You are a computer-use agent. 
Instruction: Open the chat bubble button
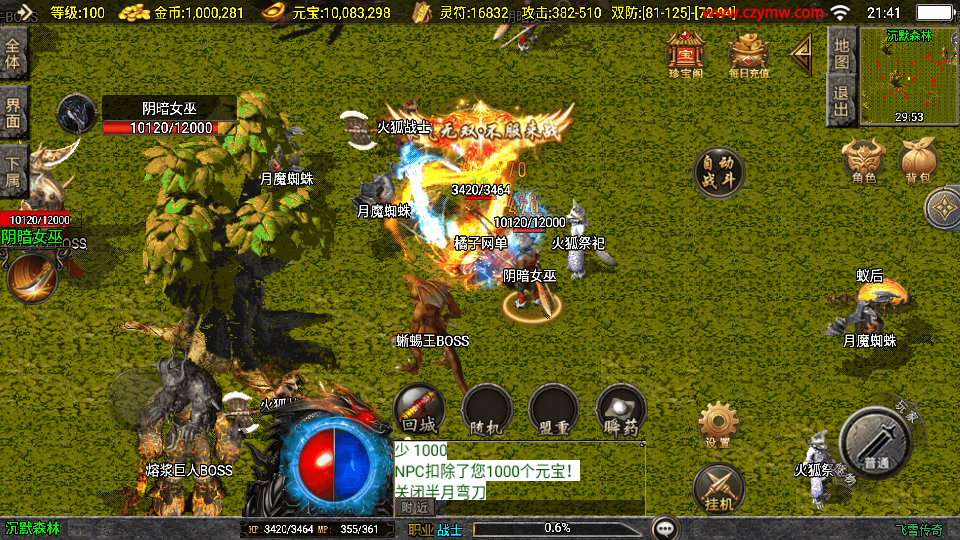pyautogui.click(x=665, y=528)
